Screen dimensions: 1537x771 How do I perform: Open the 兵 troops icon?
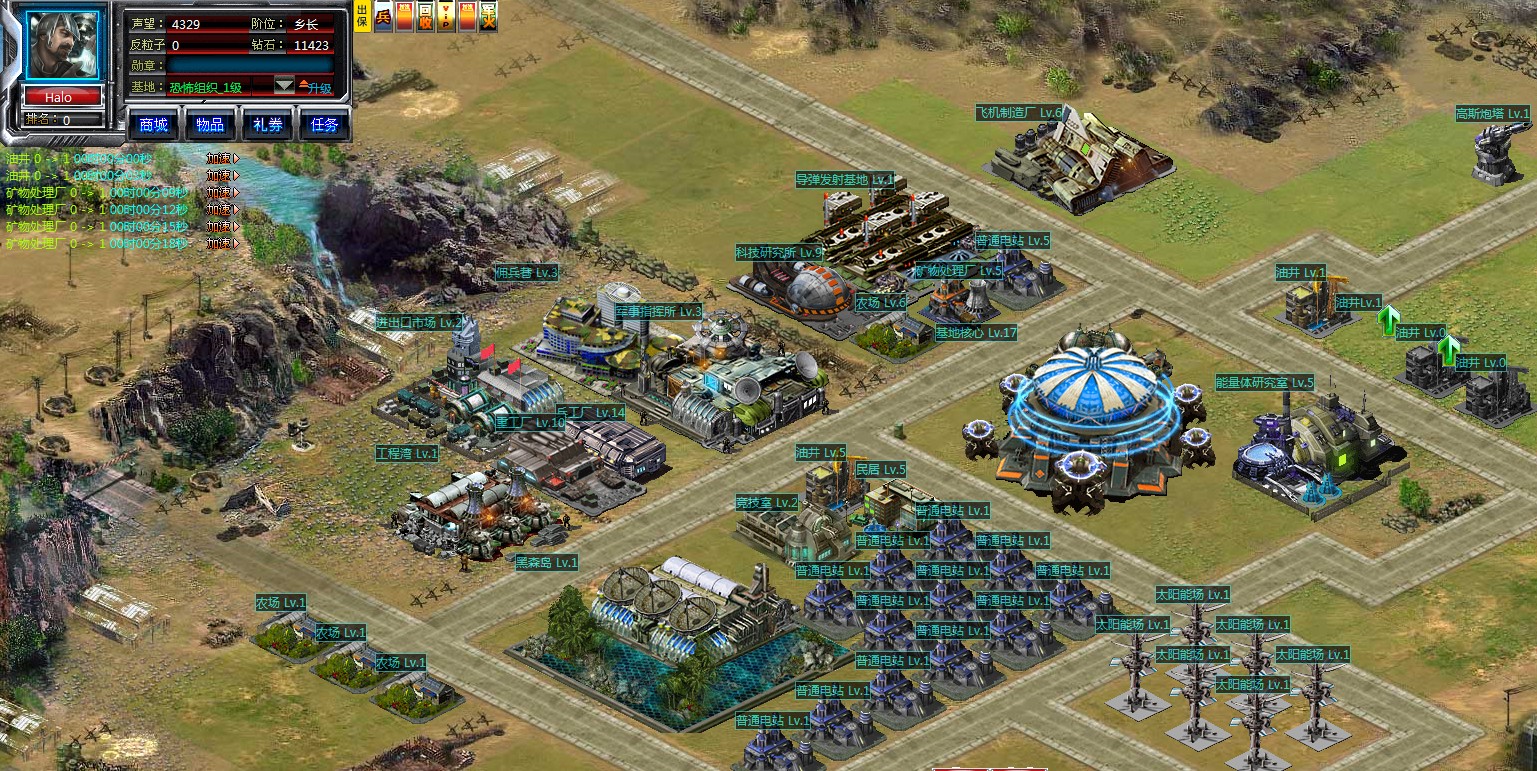[x=383, y=17]
